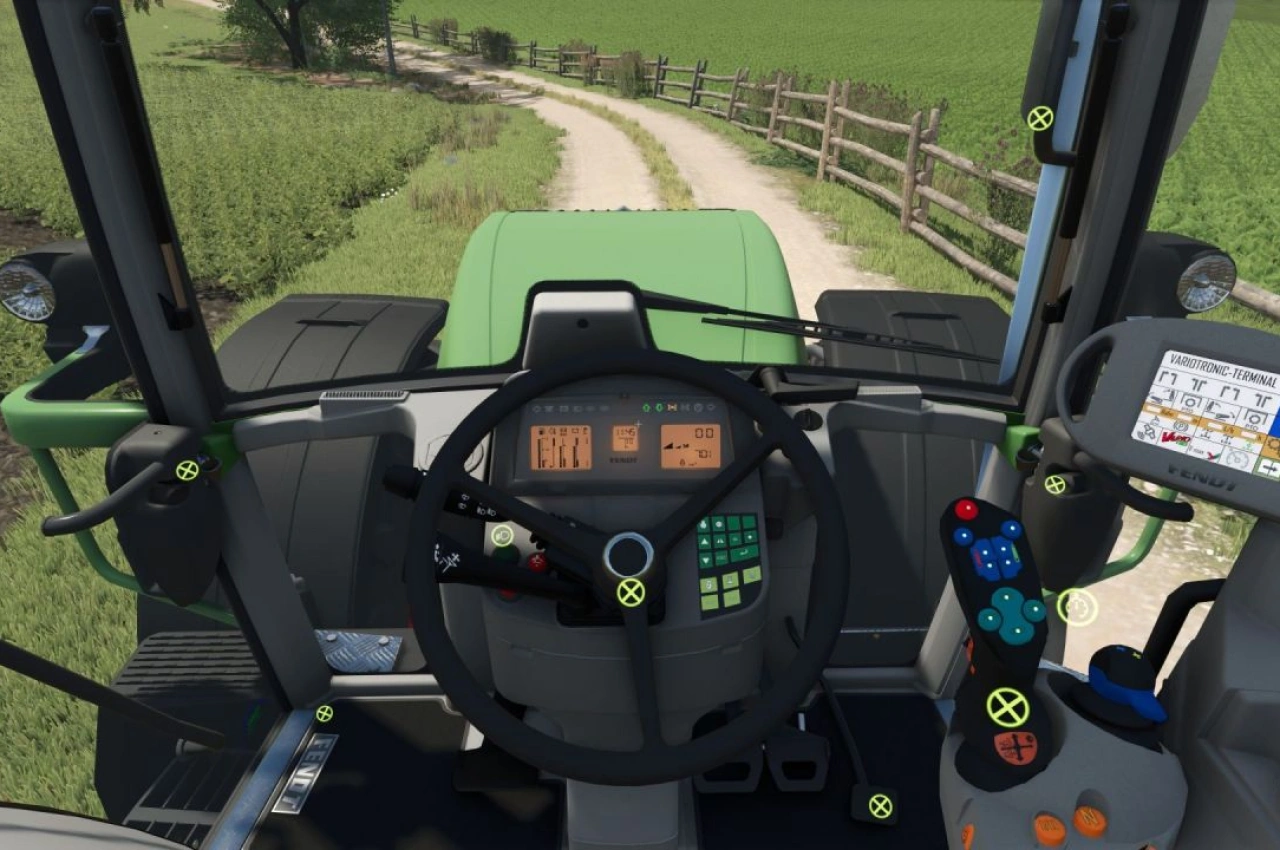Toggle the interactive hotspot on the steering wheel hub
Screen dimensions: 1280x850
pyautogui.click(x=631, y=592)
